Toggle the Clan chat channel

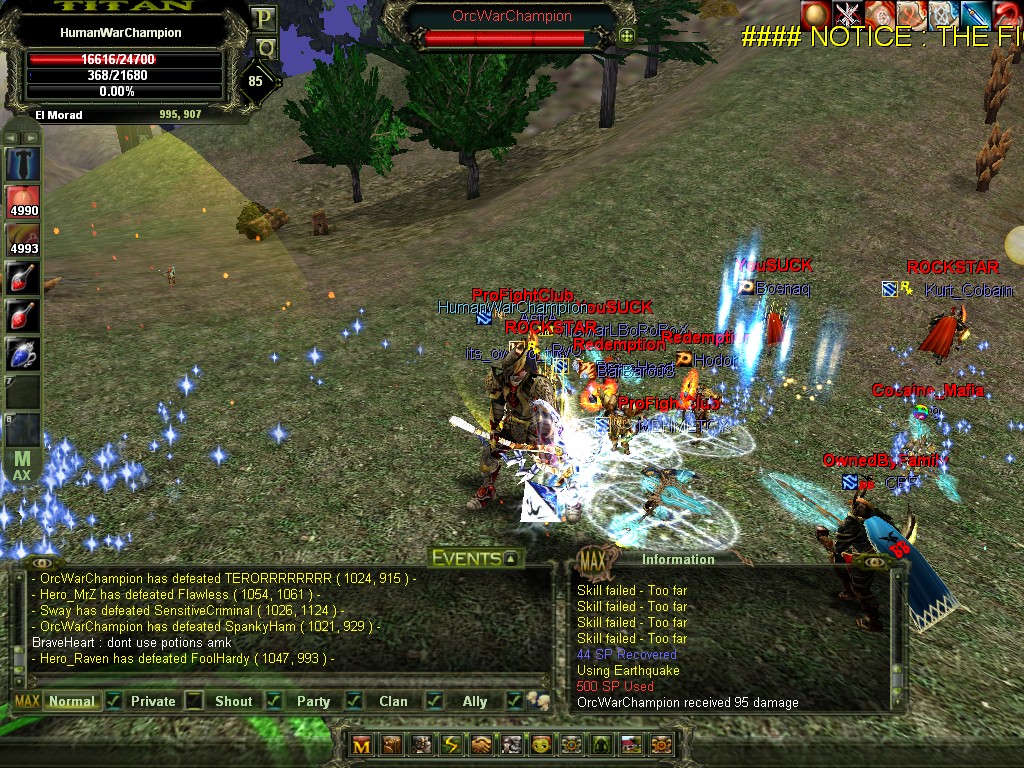click(x=393, y=701)
